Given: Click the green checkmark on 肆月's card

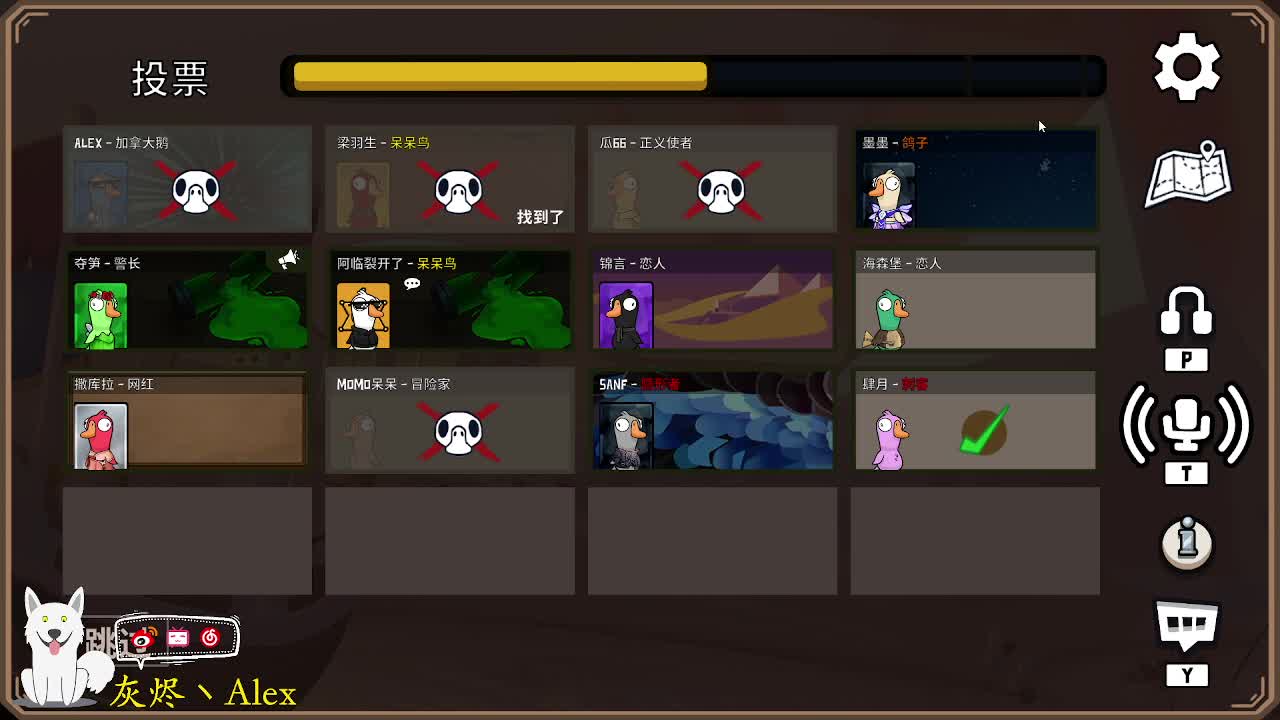Looking at the screenshot, I should click(985, 428).
